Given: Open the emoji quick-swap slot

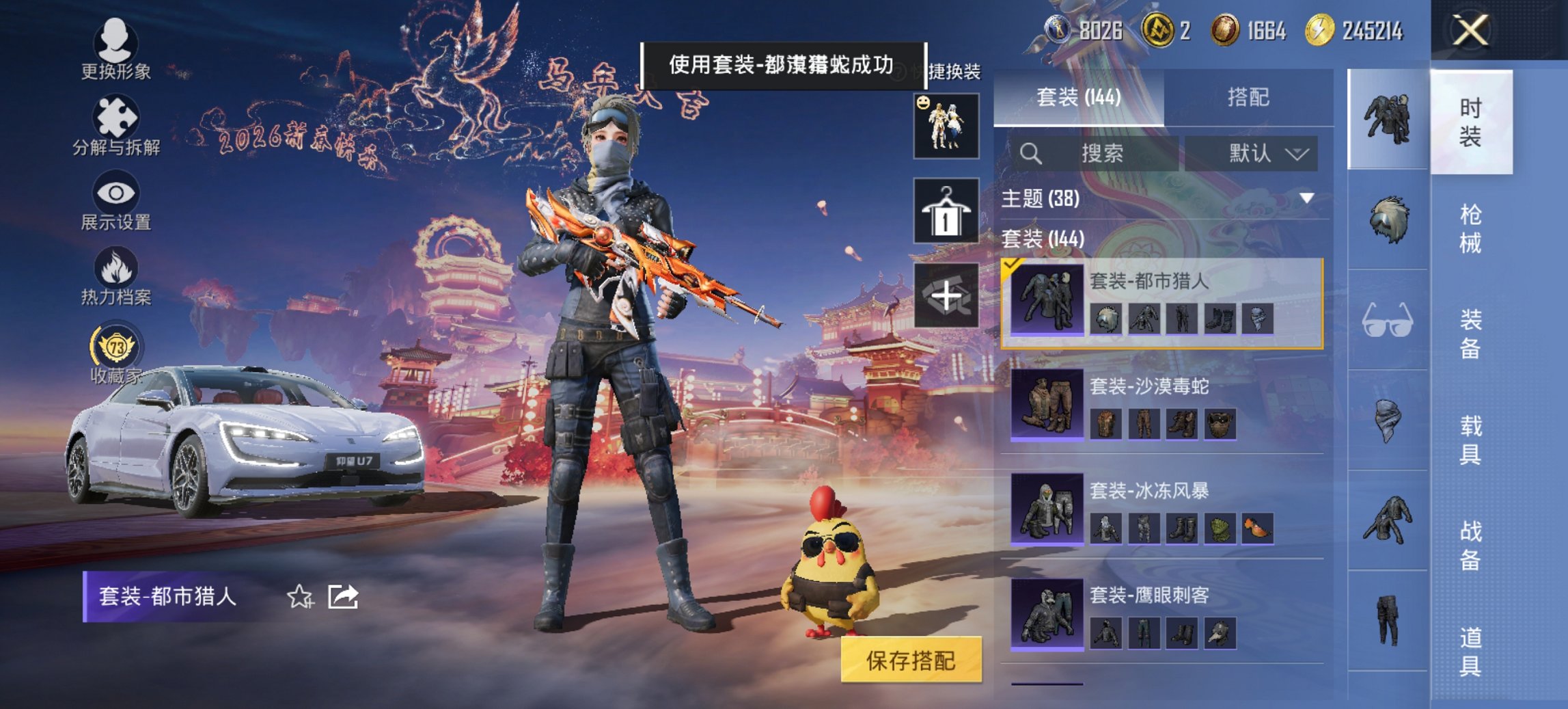Looking at the screenshot, I should [946, 126].
